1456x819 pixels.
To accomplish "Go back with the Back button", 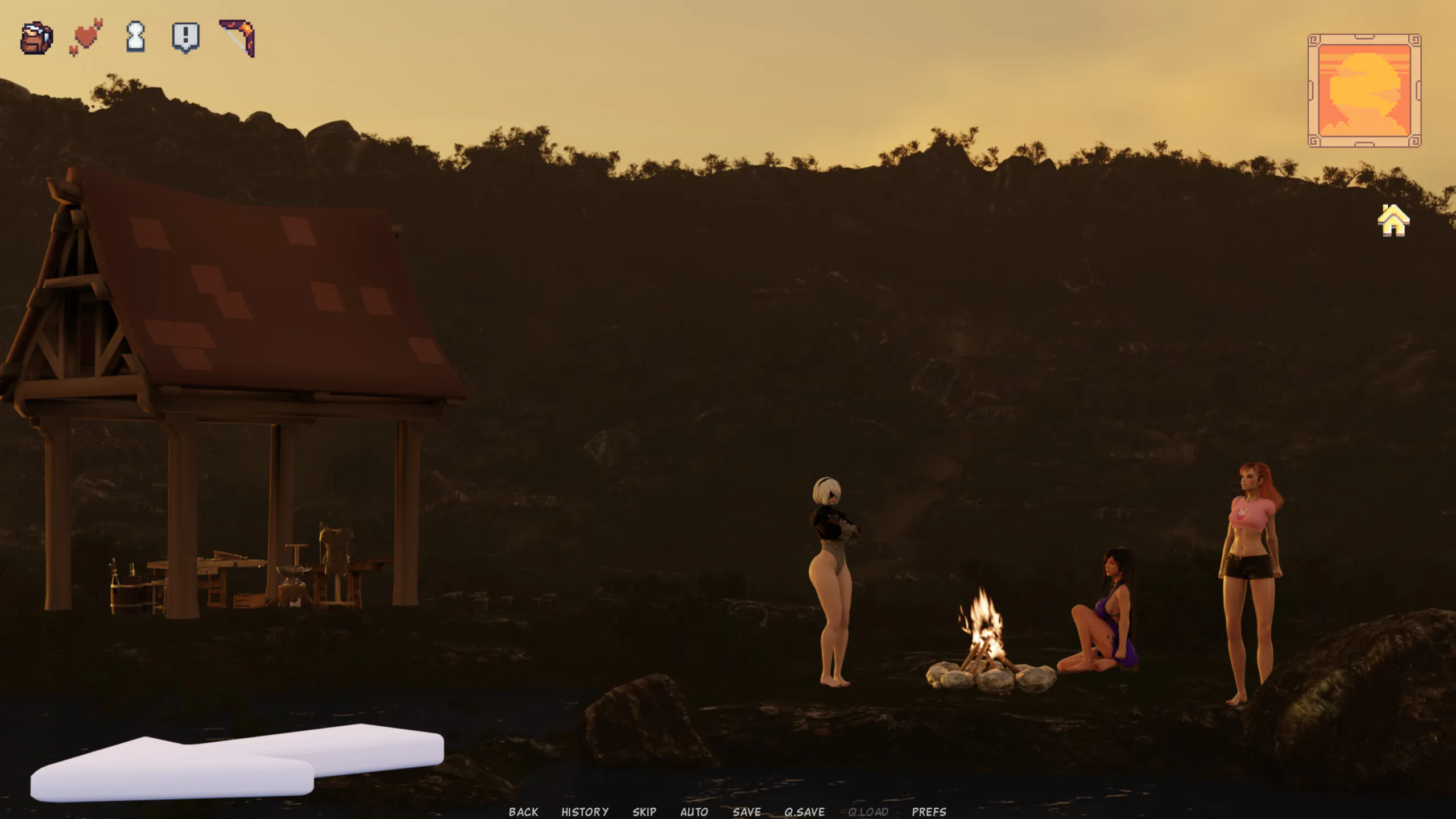I will coord(523,812).
